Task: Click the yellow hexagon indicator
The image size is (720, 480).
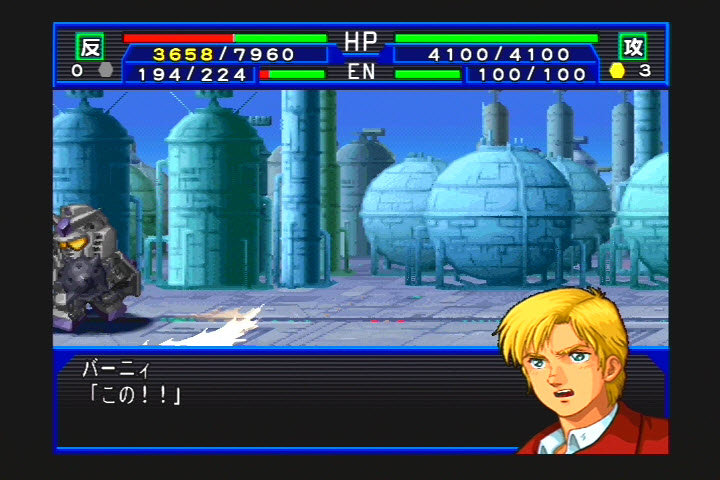Action: tap(618, 71)
